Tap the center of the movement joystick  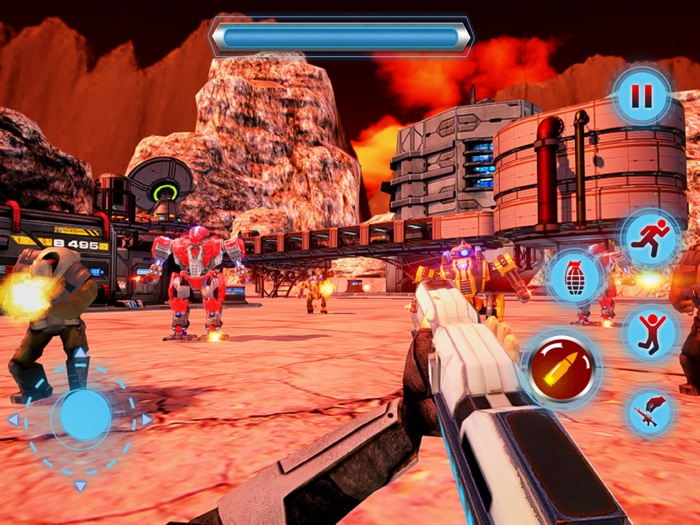click(x=81, y=417)
